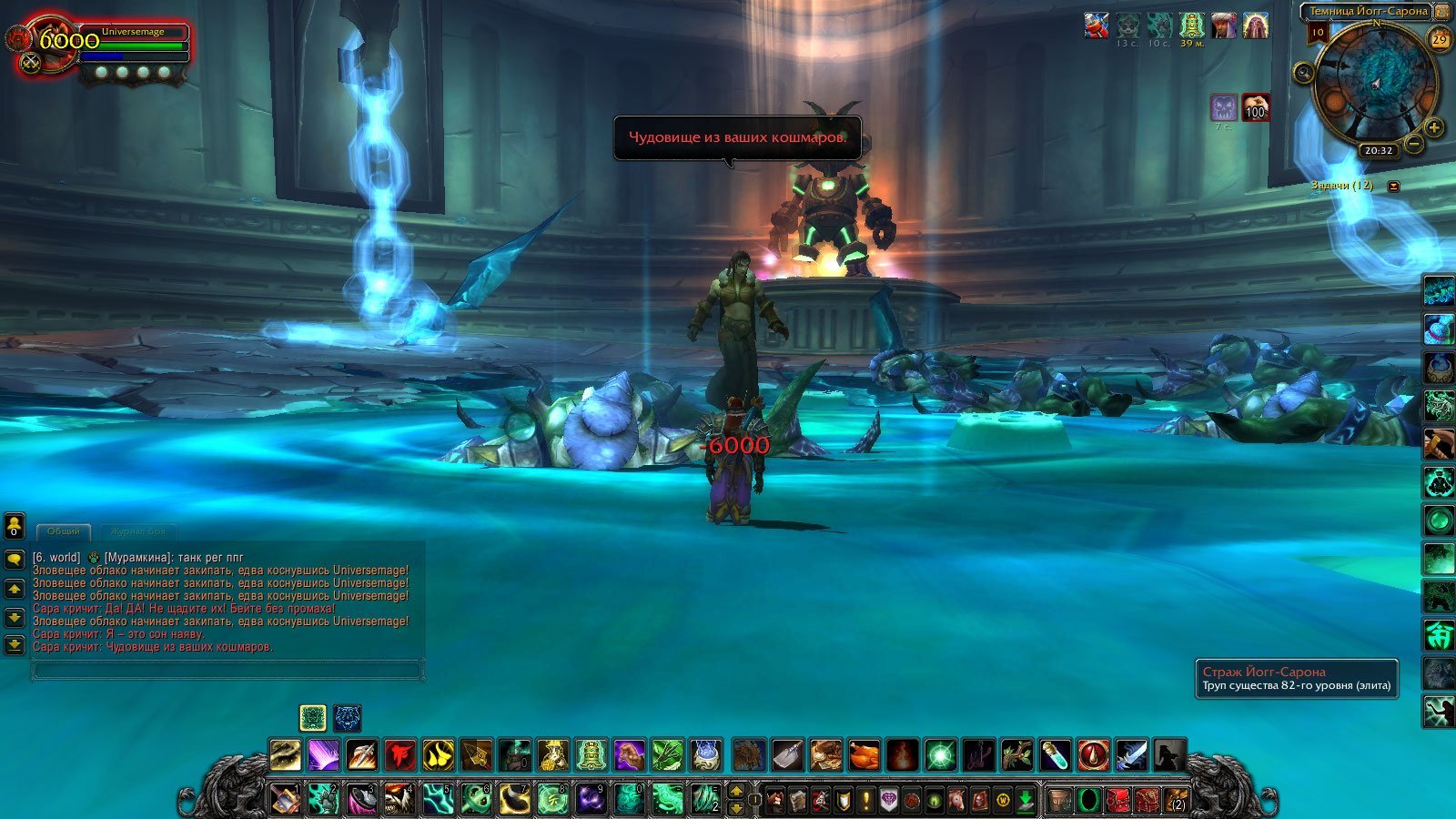The image size is (1456, 819).
Task: Open the chat menu speech bubble button
Action: point(15,559)
